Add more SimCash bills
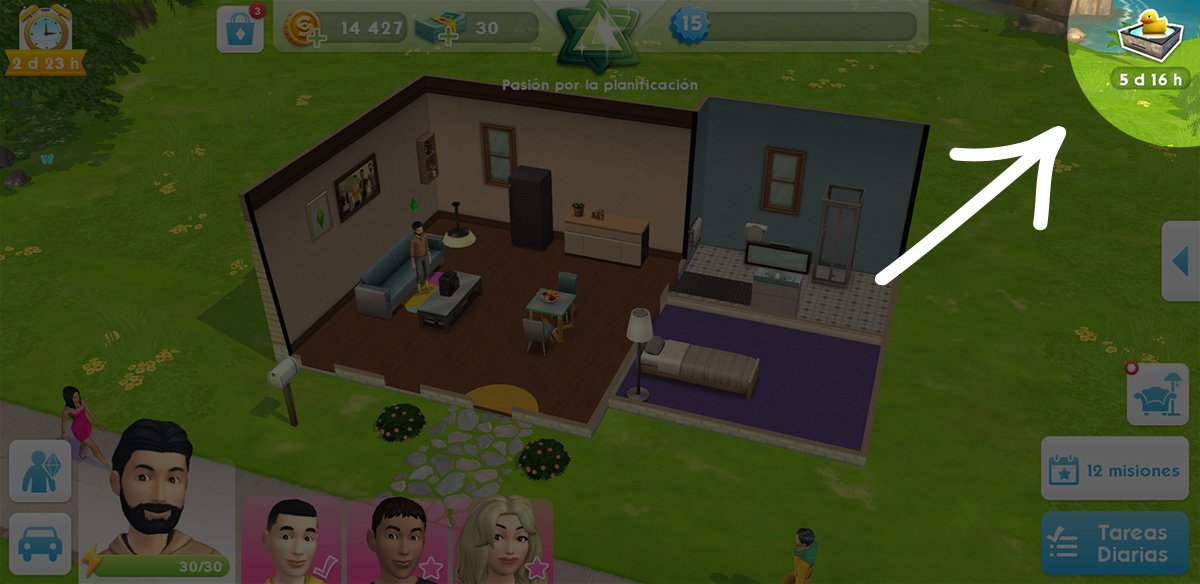 click(440, 29)
